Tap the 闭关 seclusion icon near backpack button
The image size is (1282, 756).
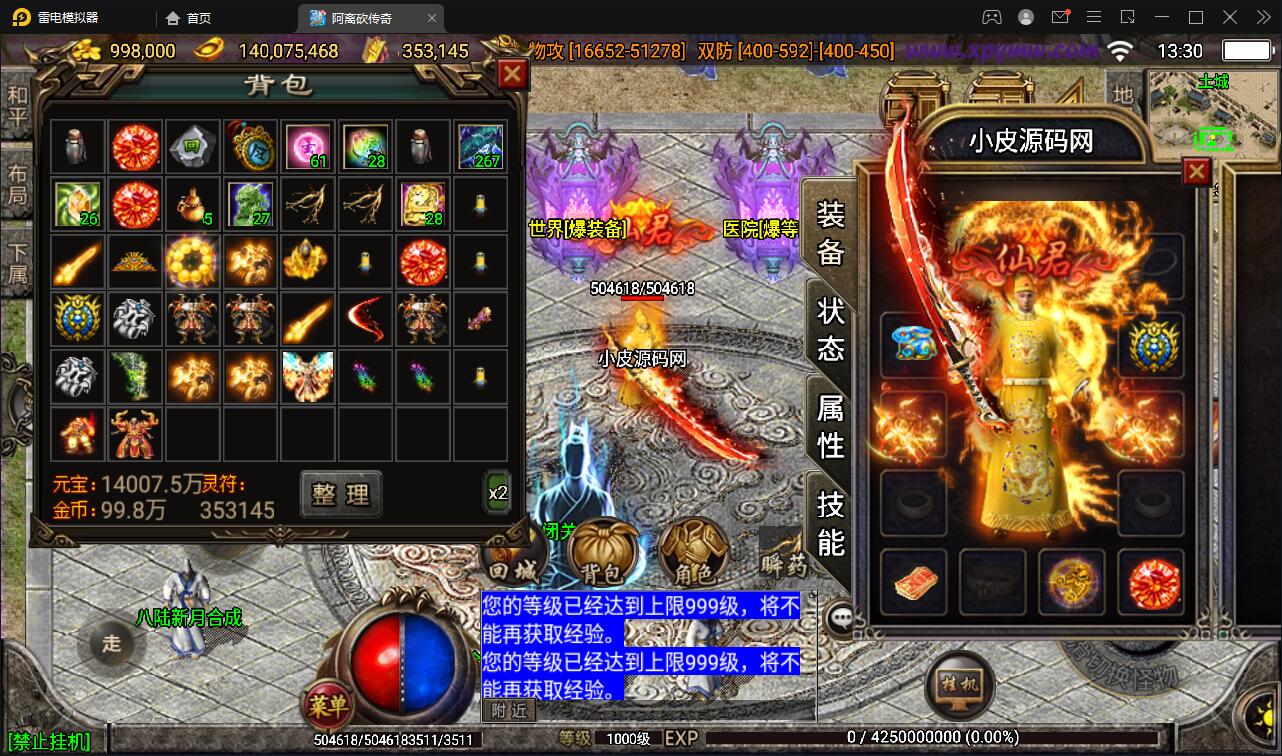(560, 533)
